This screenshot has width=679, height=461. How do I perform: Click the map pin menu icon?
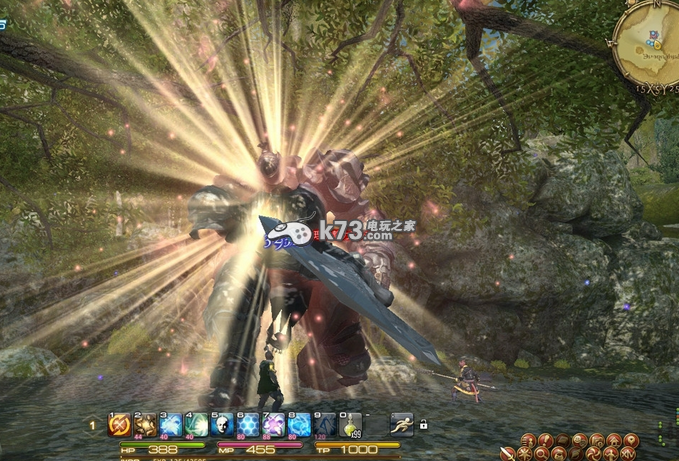[x=630, y=440]
